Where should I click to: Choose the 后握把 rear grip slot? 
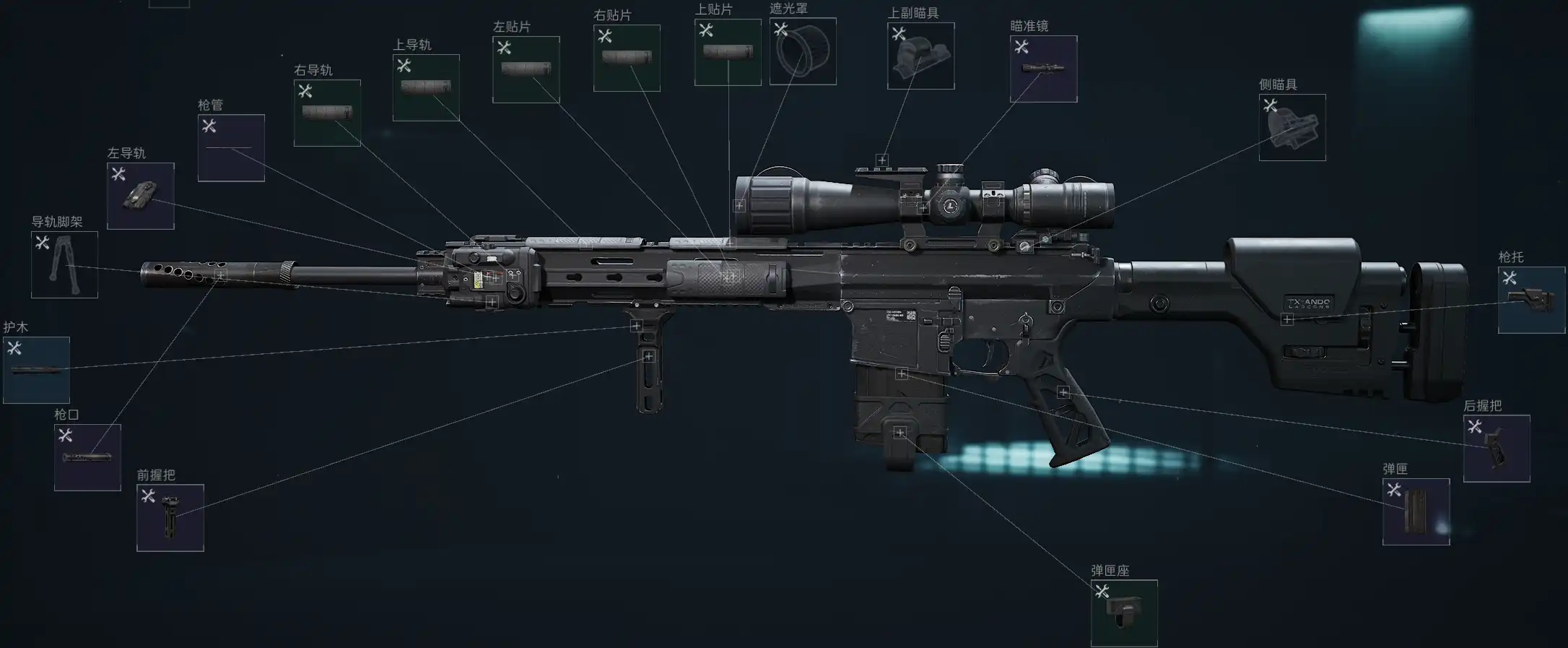click(x=1497, y=448)
